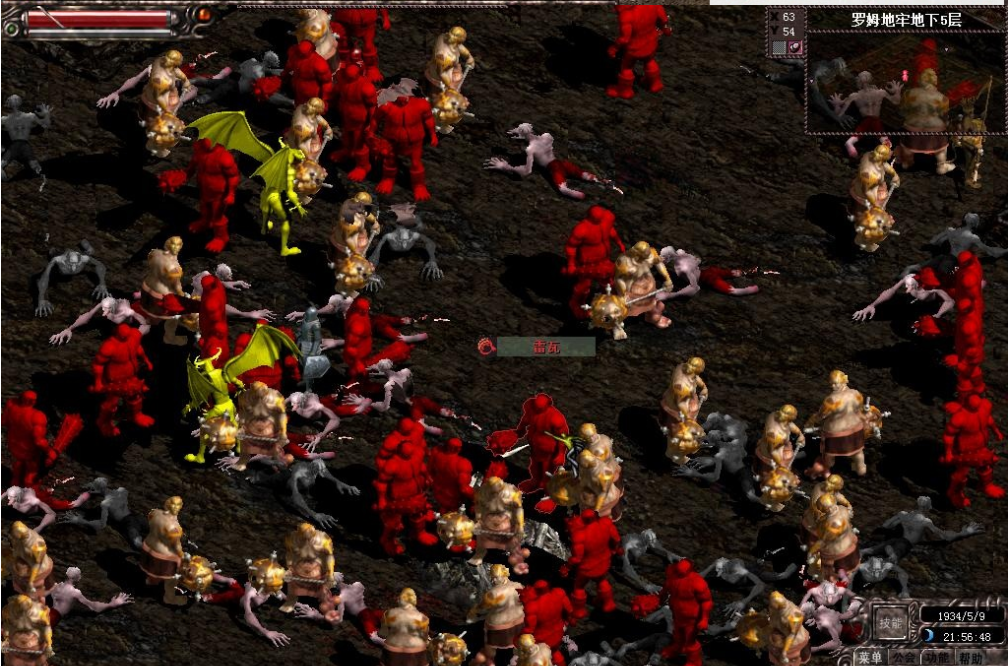Click the orange orb right of health bar
Image resolution: width=1008 pixels, height=666 pixels.
(204, 14)
